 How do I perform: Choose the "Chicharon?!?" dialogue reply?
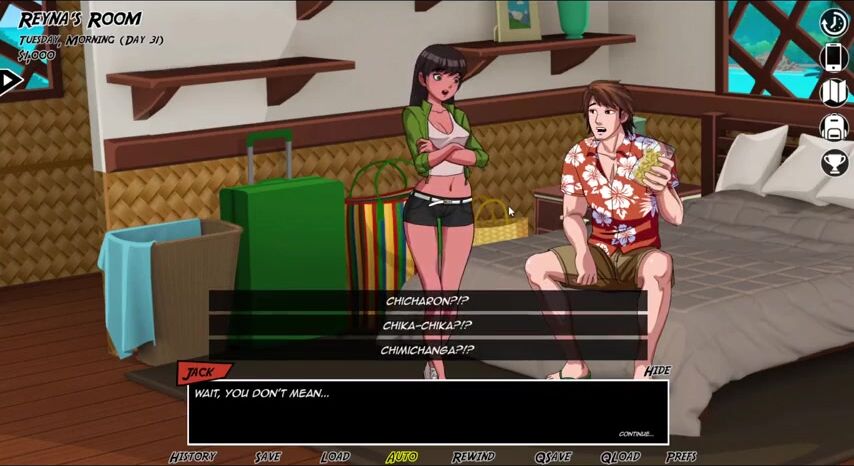coord(427,301)
